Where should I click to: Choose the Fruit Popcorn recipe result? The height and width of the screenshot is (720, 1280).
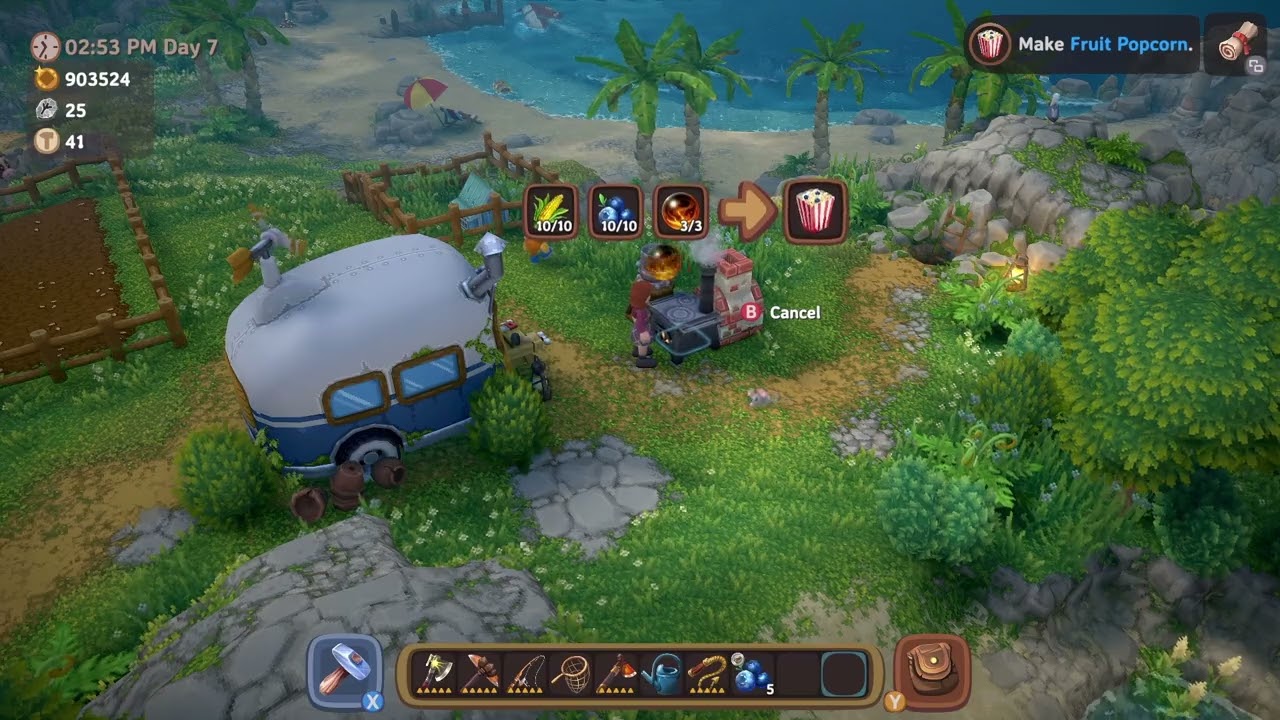coord(816,211)
